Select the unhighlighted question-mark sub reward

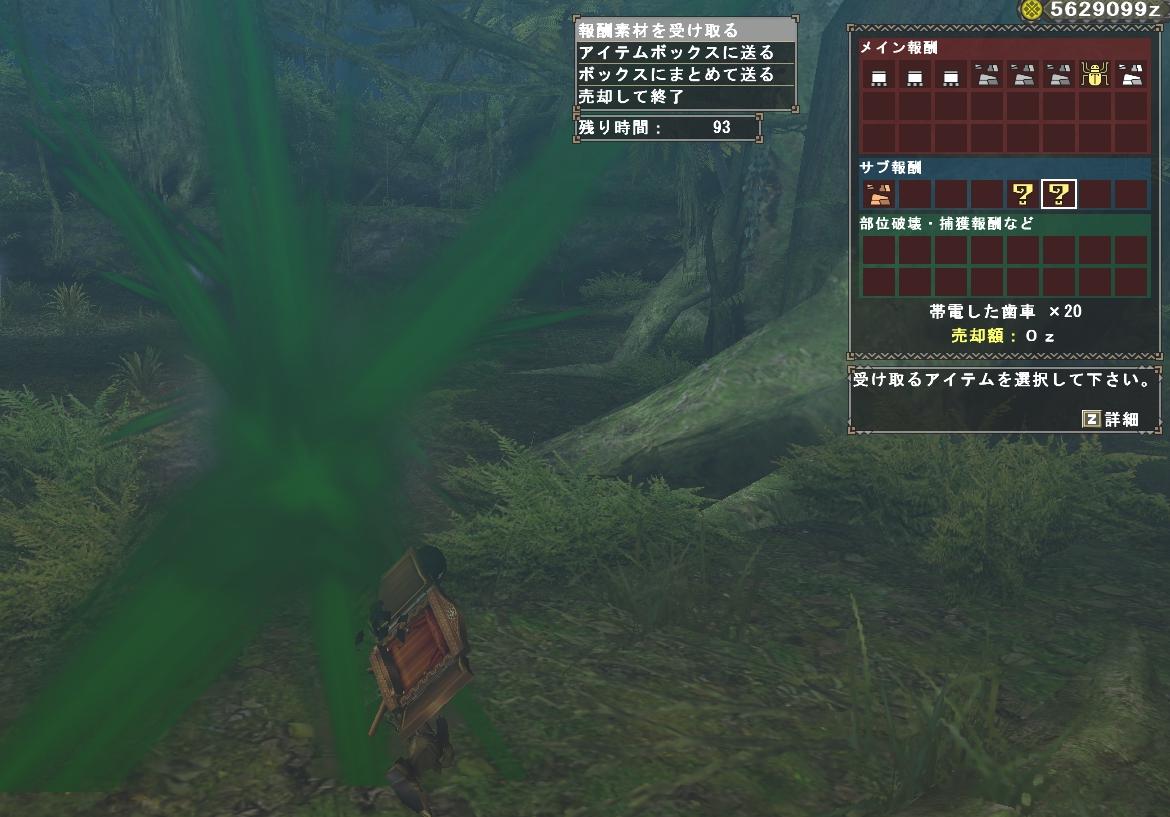coord(1022,194)
